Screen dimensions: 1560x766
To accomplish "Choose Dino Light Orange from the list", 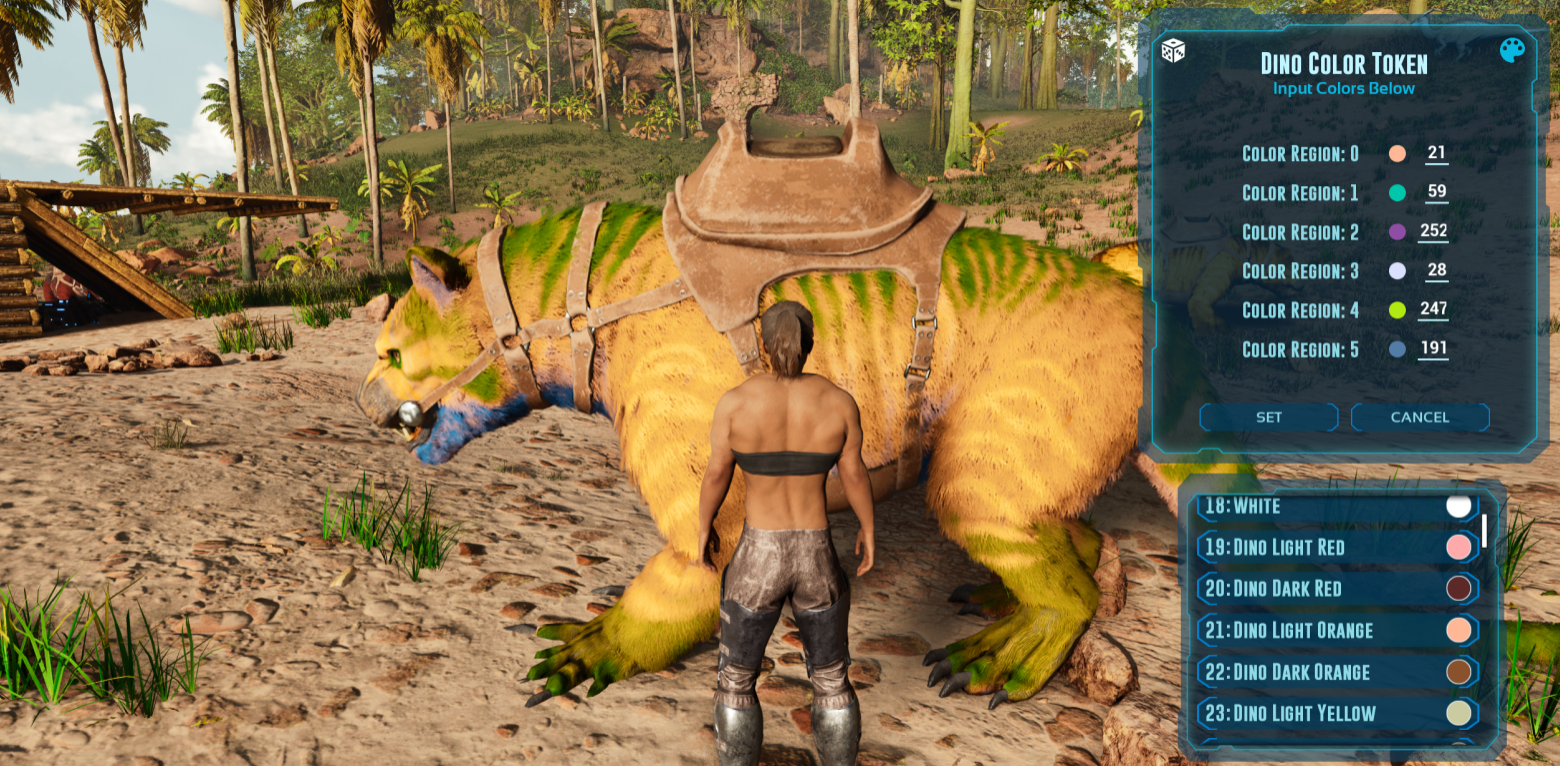I will 1337,630.
